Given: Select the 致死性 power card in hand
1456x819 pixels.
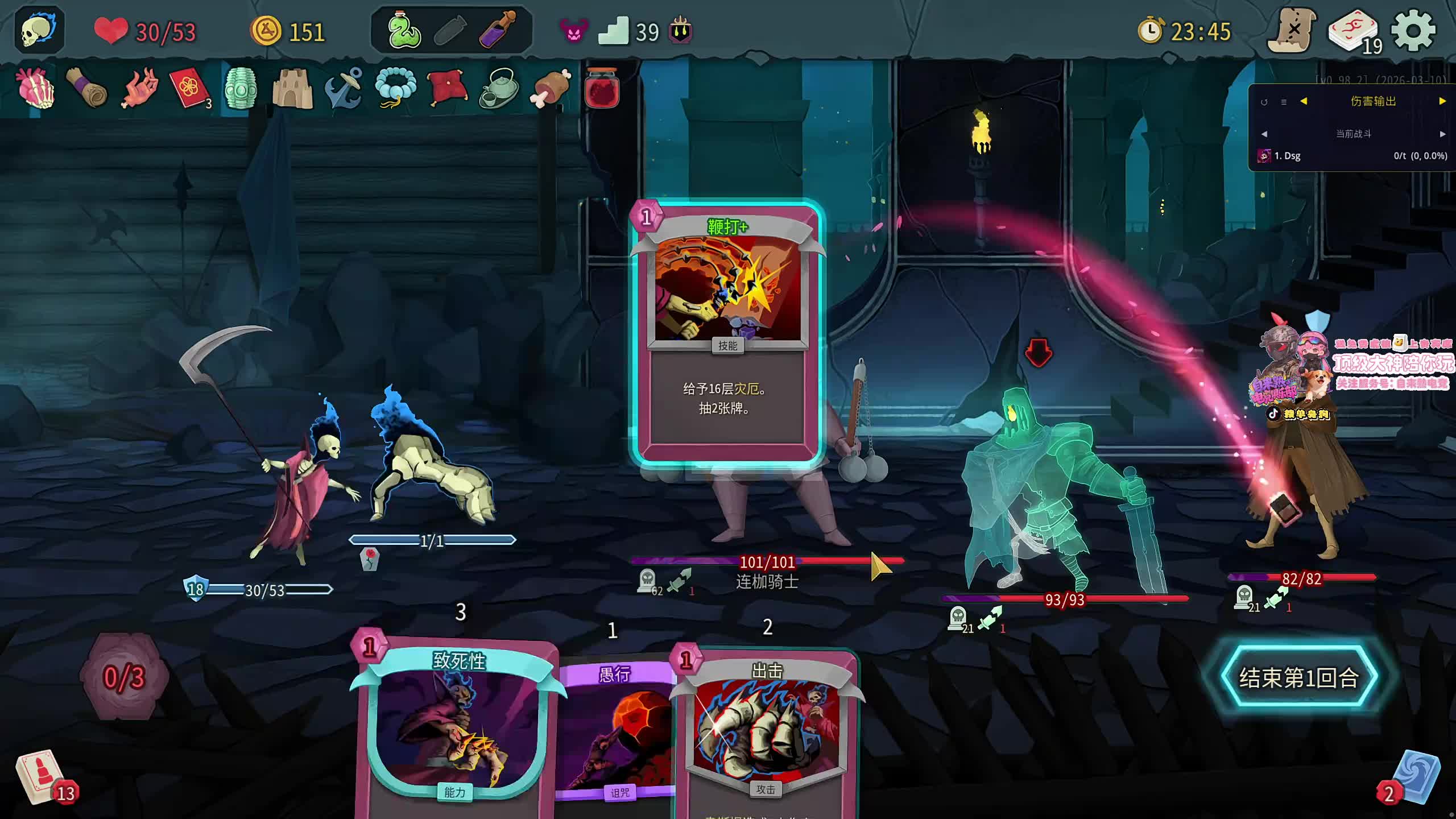Looking at the screenshot, I should tap(455, 728).
